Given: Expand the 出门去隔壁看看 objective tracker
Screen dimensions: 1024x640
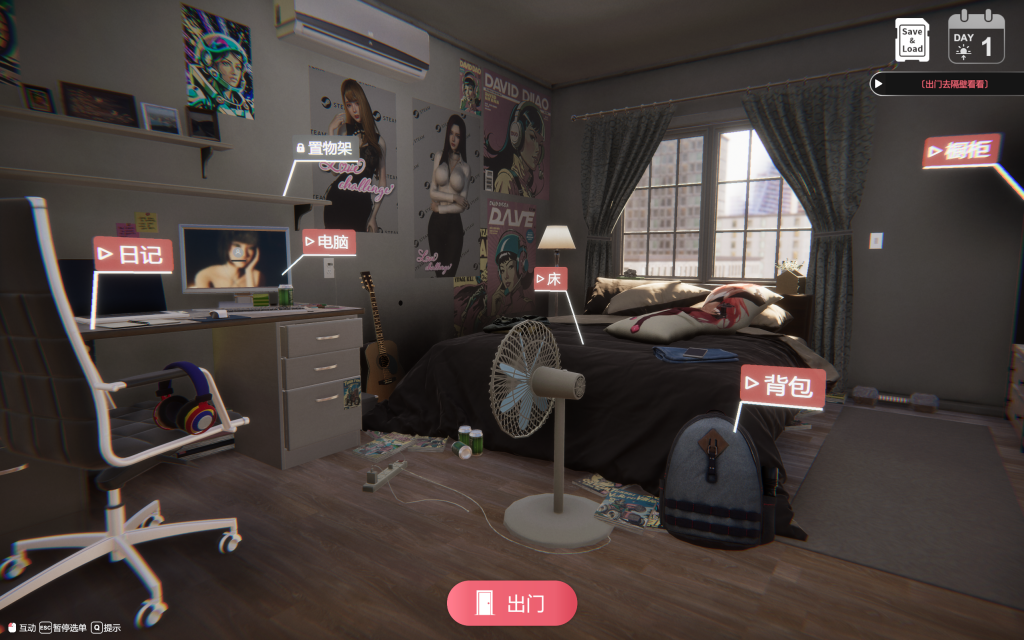Looking at the screenshot, I should click(945, 85).
